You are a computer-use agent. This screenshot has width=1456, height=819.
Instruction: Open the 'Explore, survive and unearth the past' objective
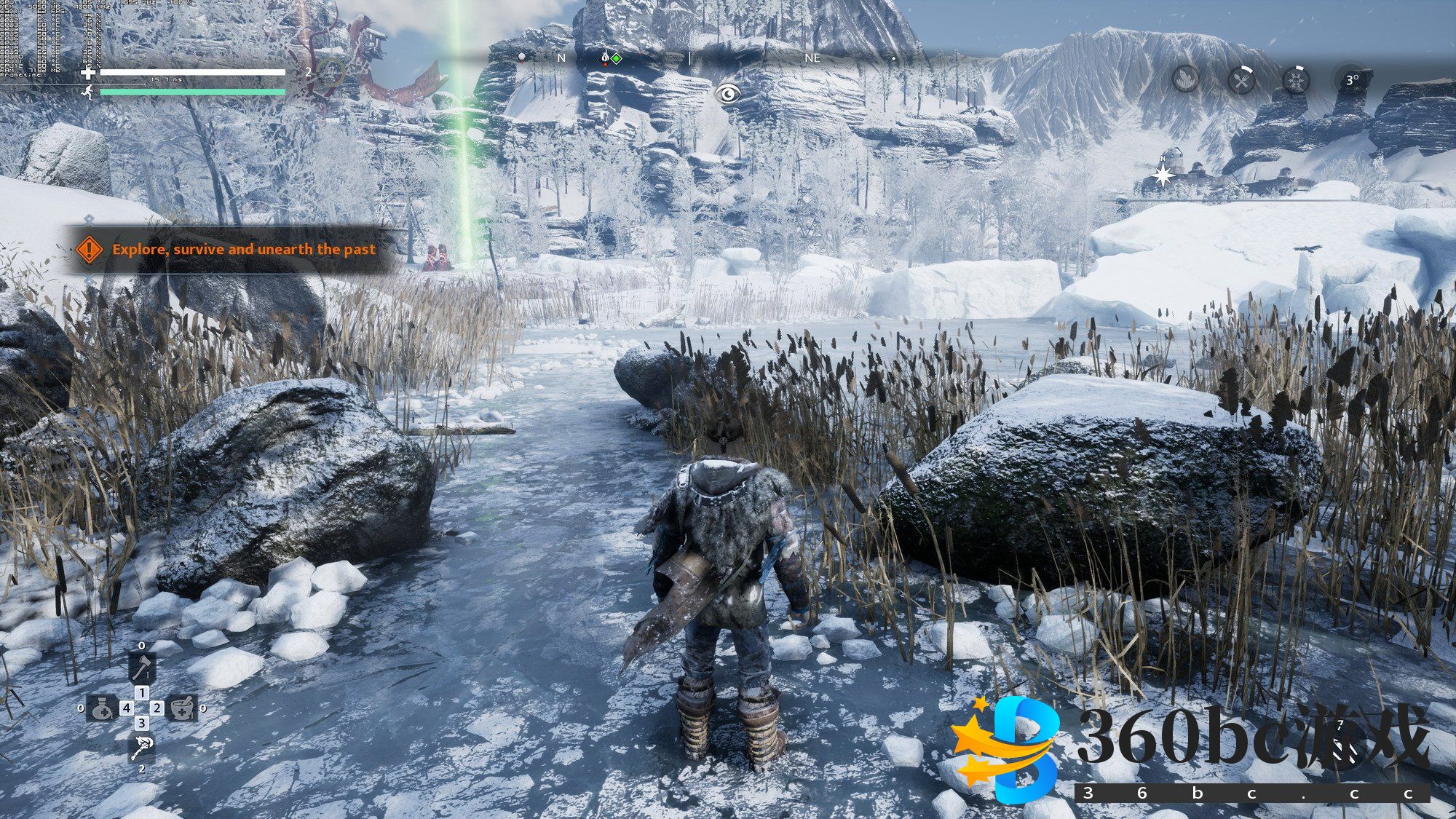pos(243,249)
